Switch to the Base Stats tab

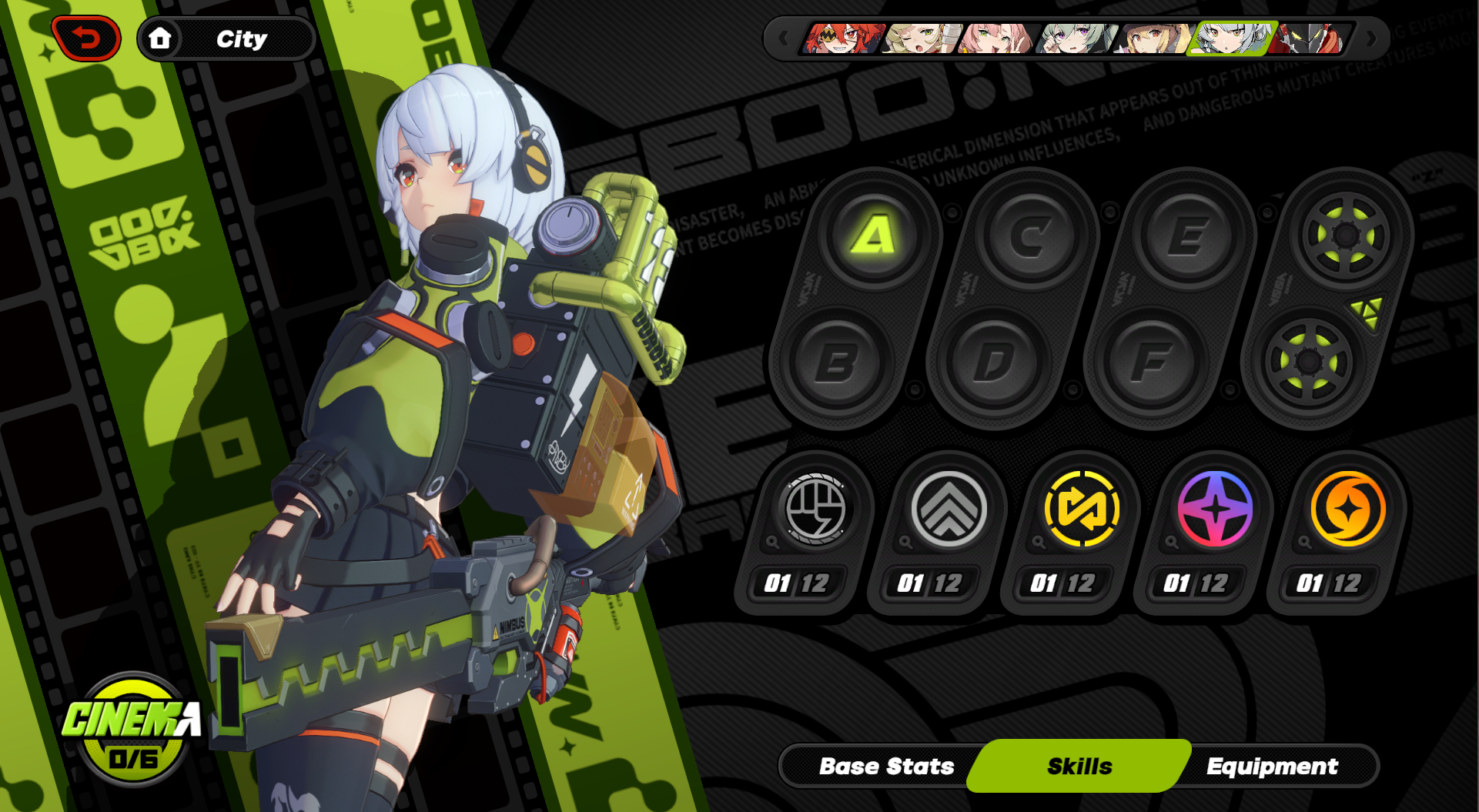pyautogui.click(x=886, y=766)
